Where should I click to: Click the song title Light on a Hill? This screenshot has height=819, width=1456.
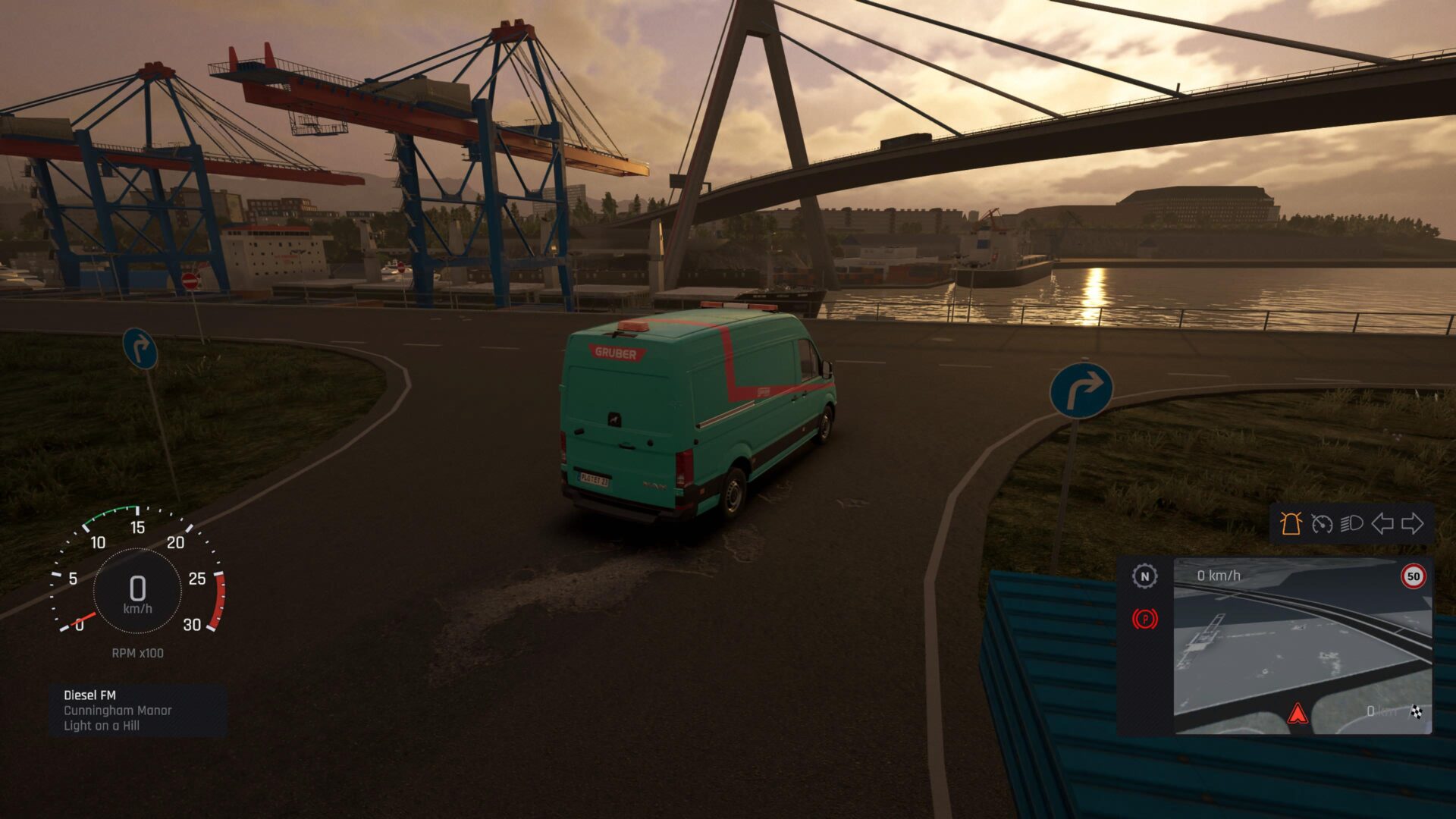pos(101,723)
